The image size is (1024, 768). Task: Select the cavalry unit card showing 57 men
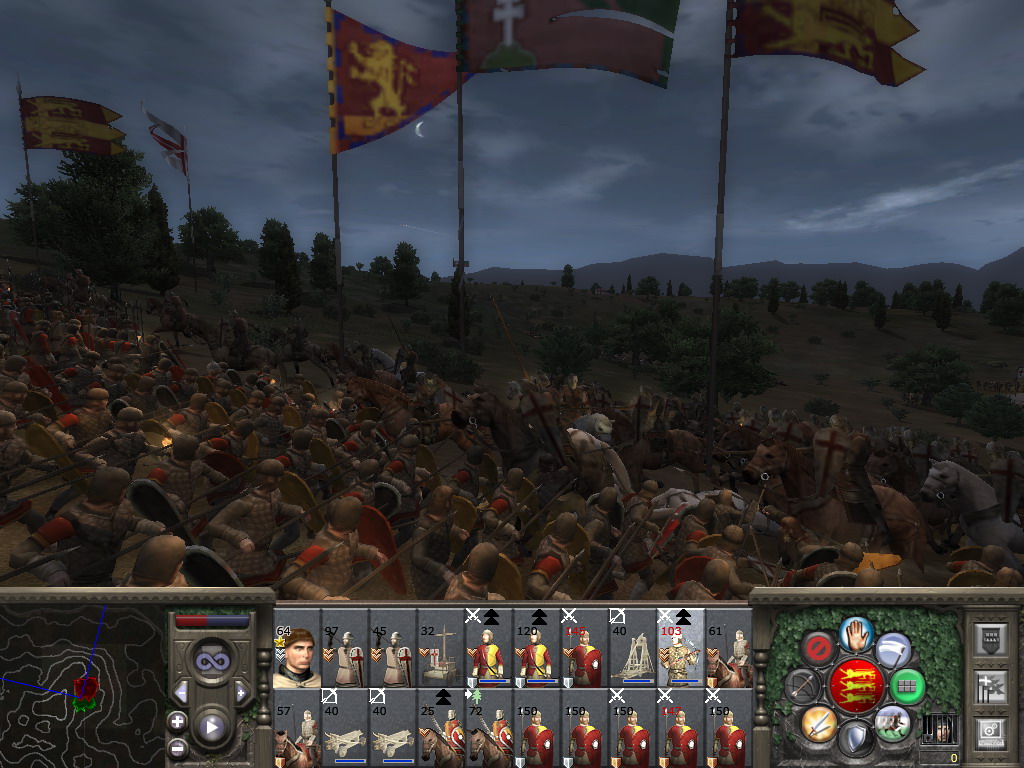point(296,730)
